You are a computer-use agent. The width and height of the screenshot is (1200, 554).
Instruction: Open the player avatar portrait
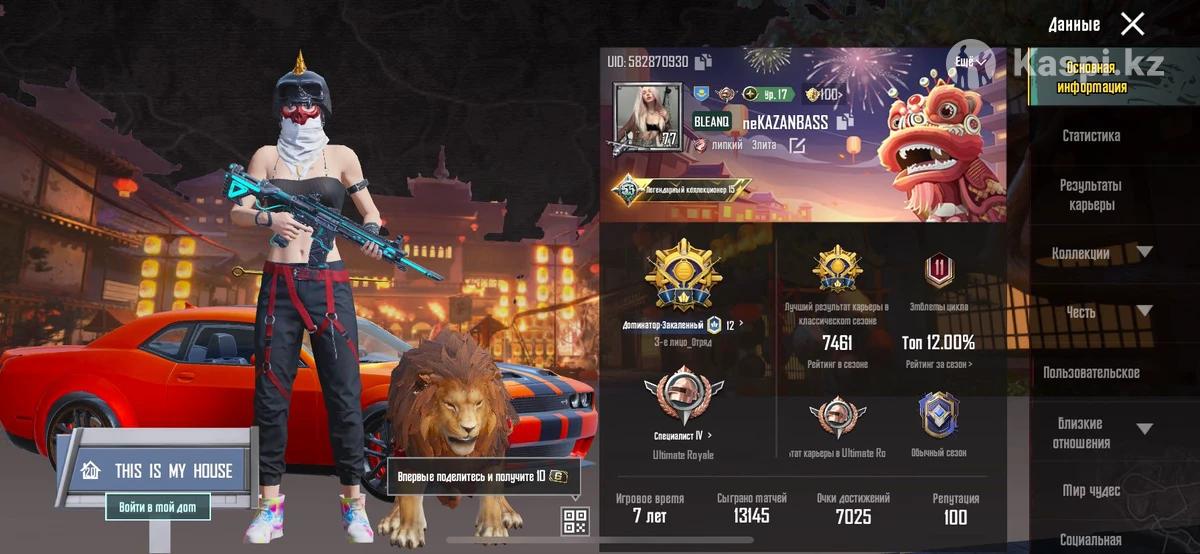pos(647,117)
